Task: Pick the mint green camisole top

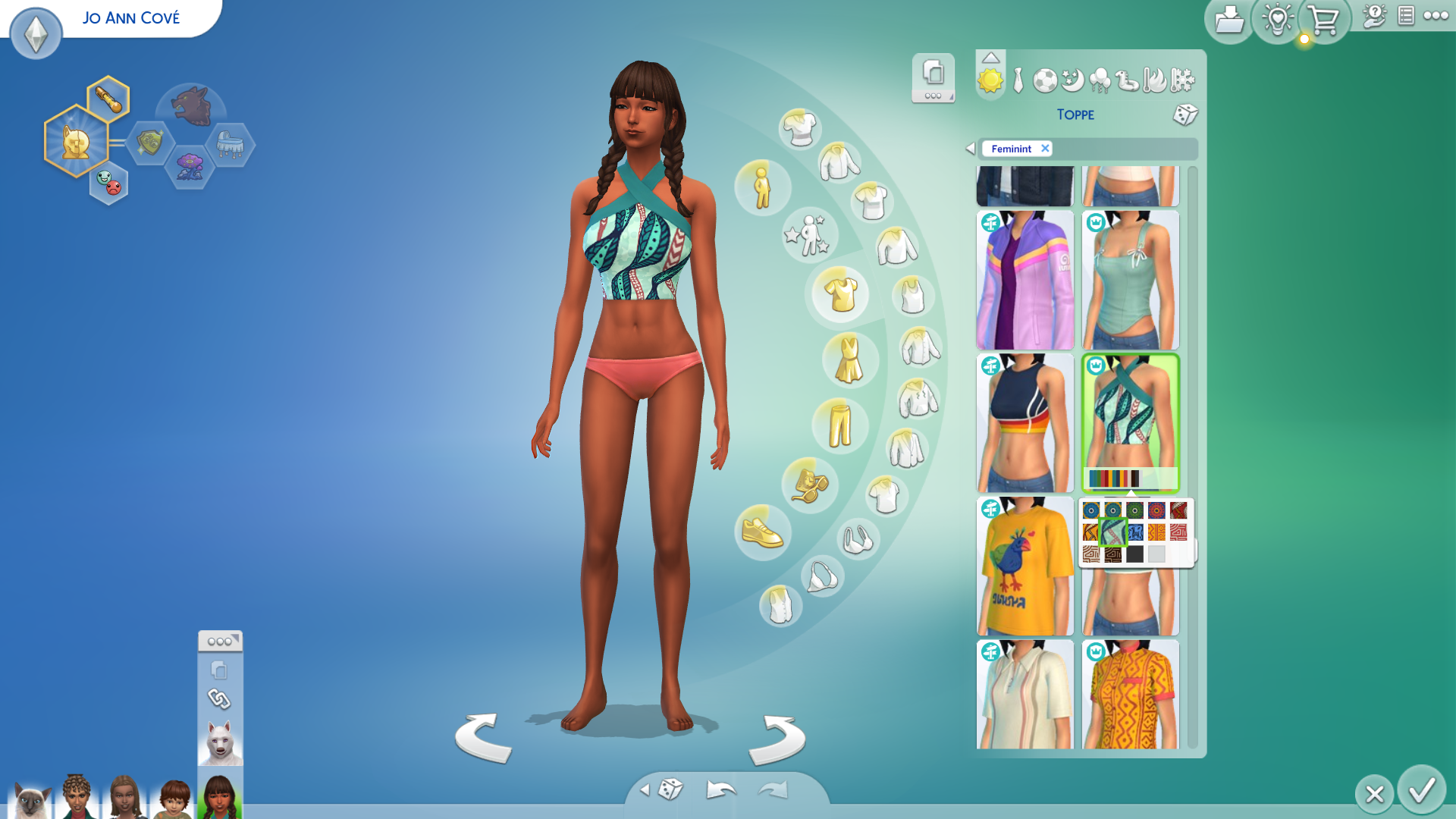Action: click(x=1130, y=280)
